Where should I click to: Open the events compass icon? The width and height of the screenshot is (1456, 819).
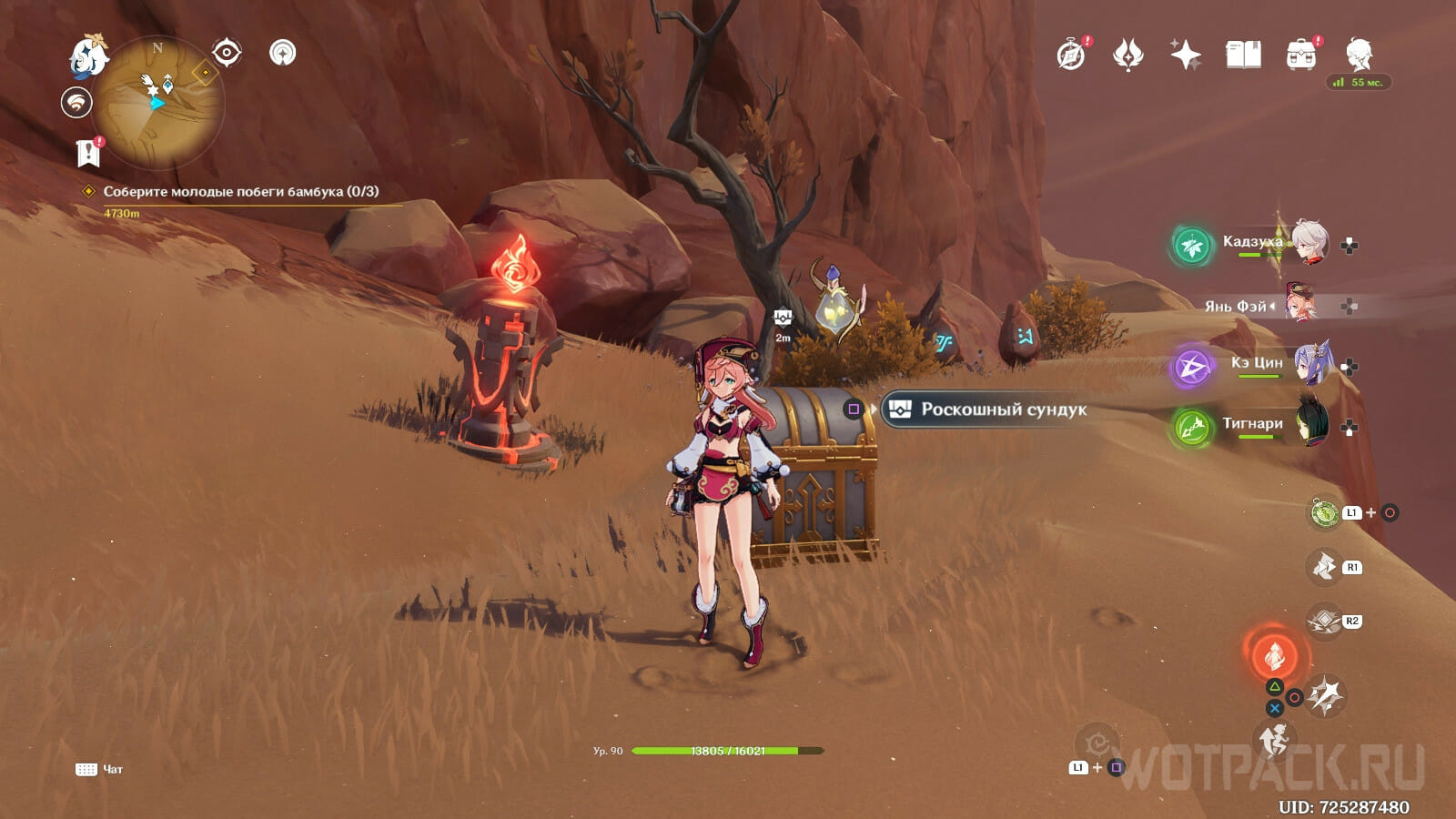click(x=1071, y=56)
